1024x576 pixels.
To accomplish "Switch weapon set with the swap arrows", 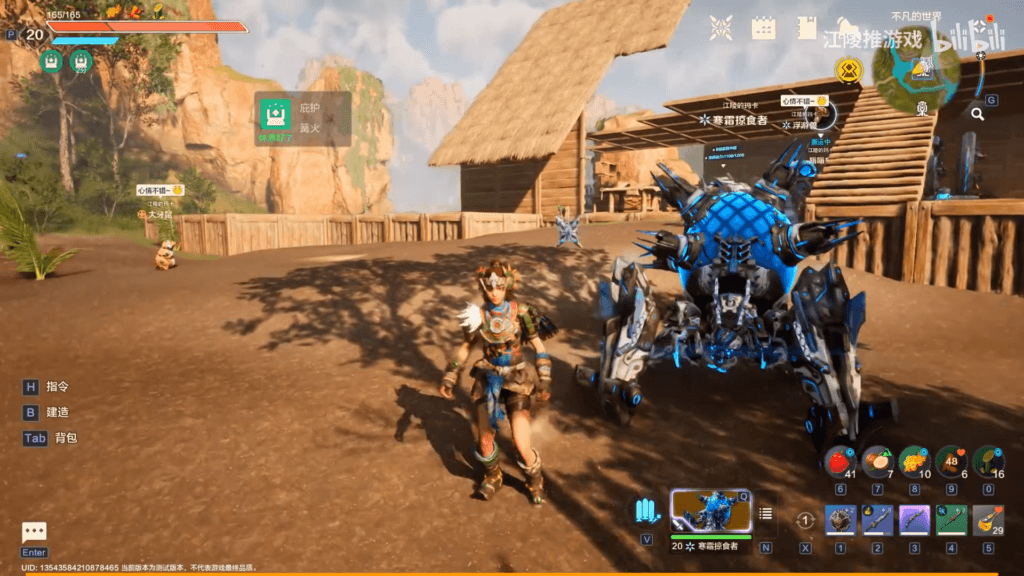I will coord(805,521).
